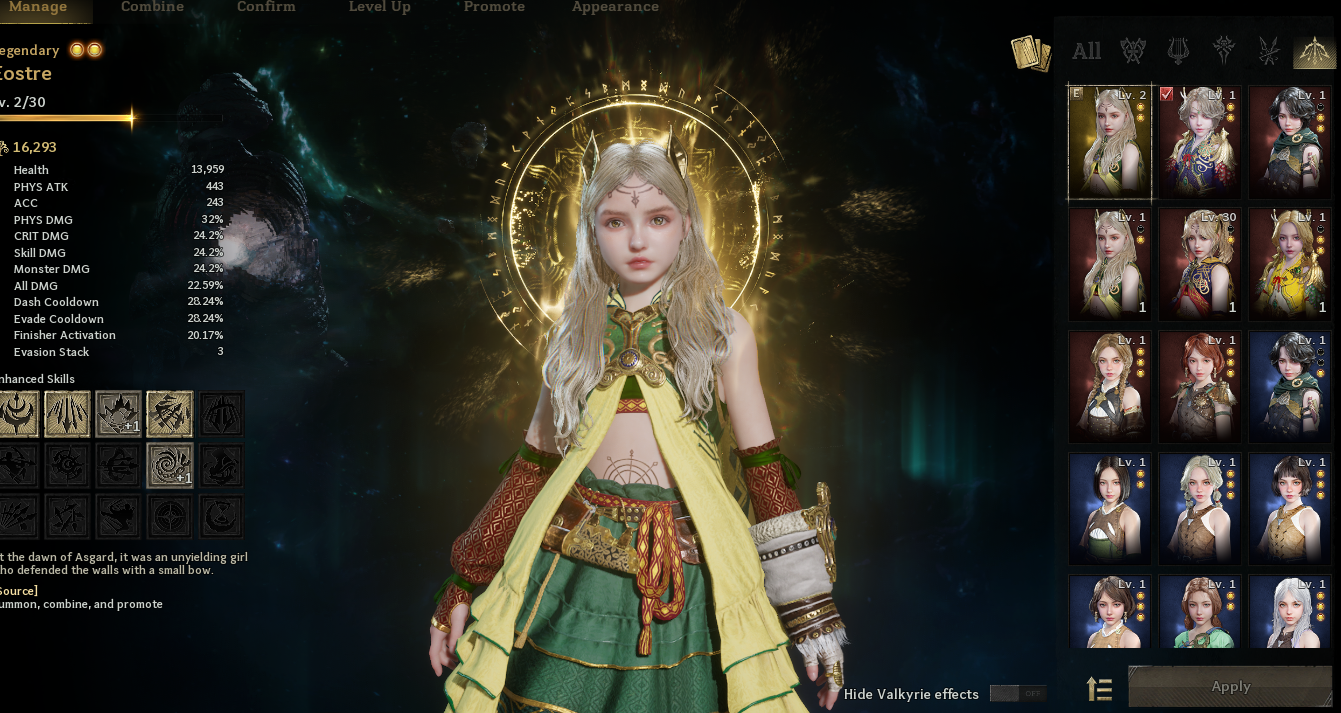Open the sort order list icon

coord(1099,689)
